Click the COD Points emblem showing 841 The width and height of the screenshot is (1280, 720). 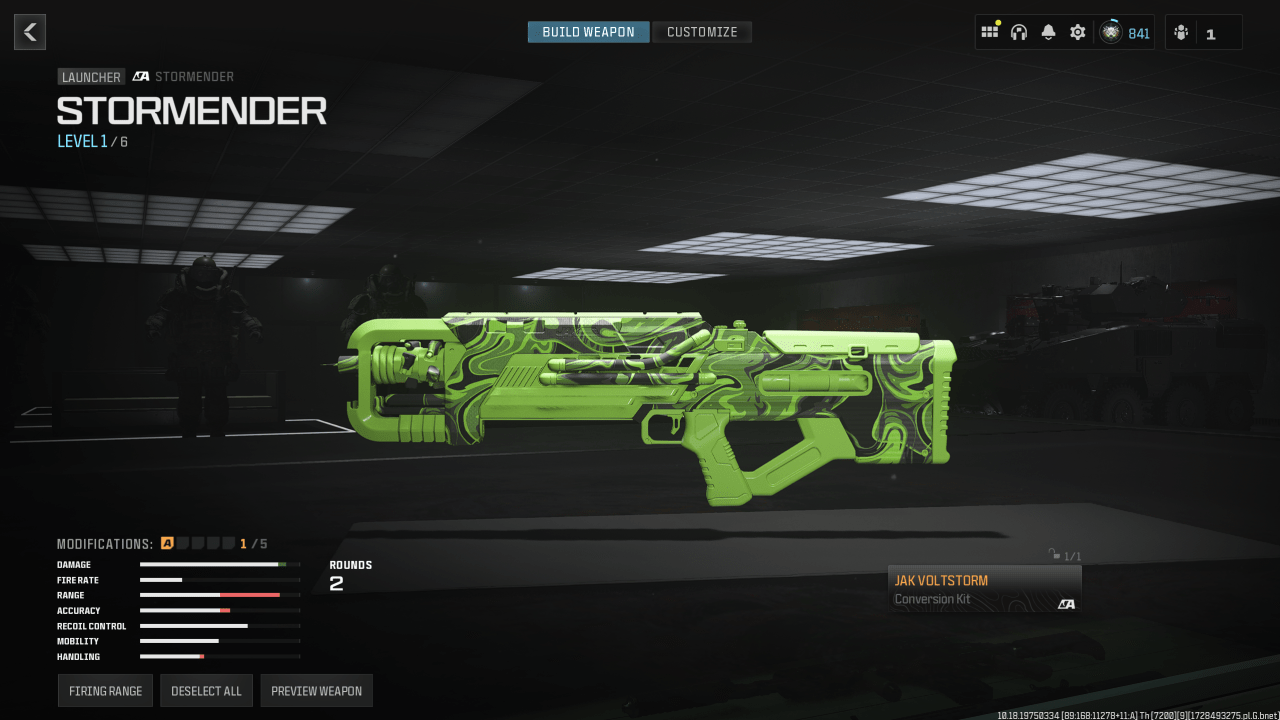click(x=1110, y=32)
